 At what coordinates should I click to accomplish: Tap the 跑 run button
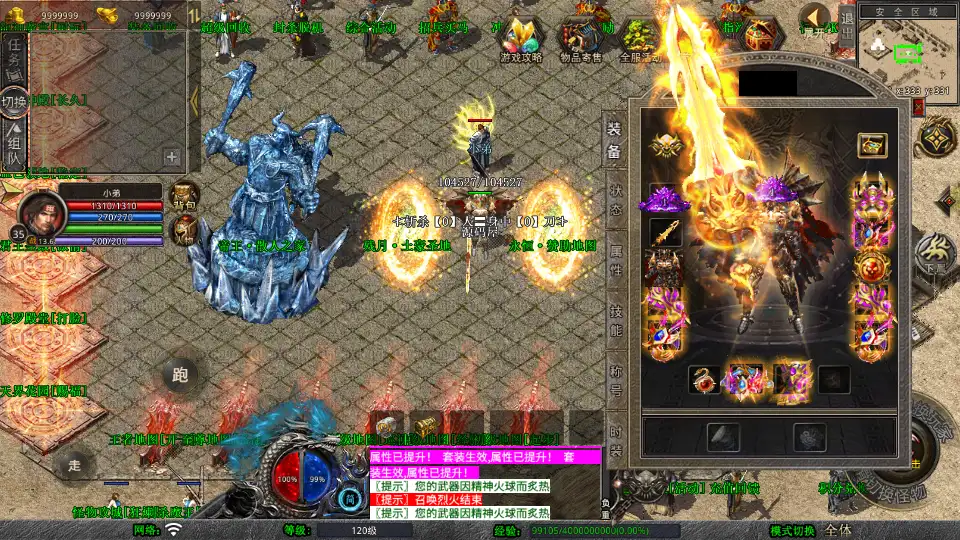pyautogui.click(x=180, y=375)
